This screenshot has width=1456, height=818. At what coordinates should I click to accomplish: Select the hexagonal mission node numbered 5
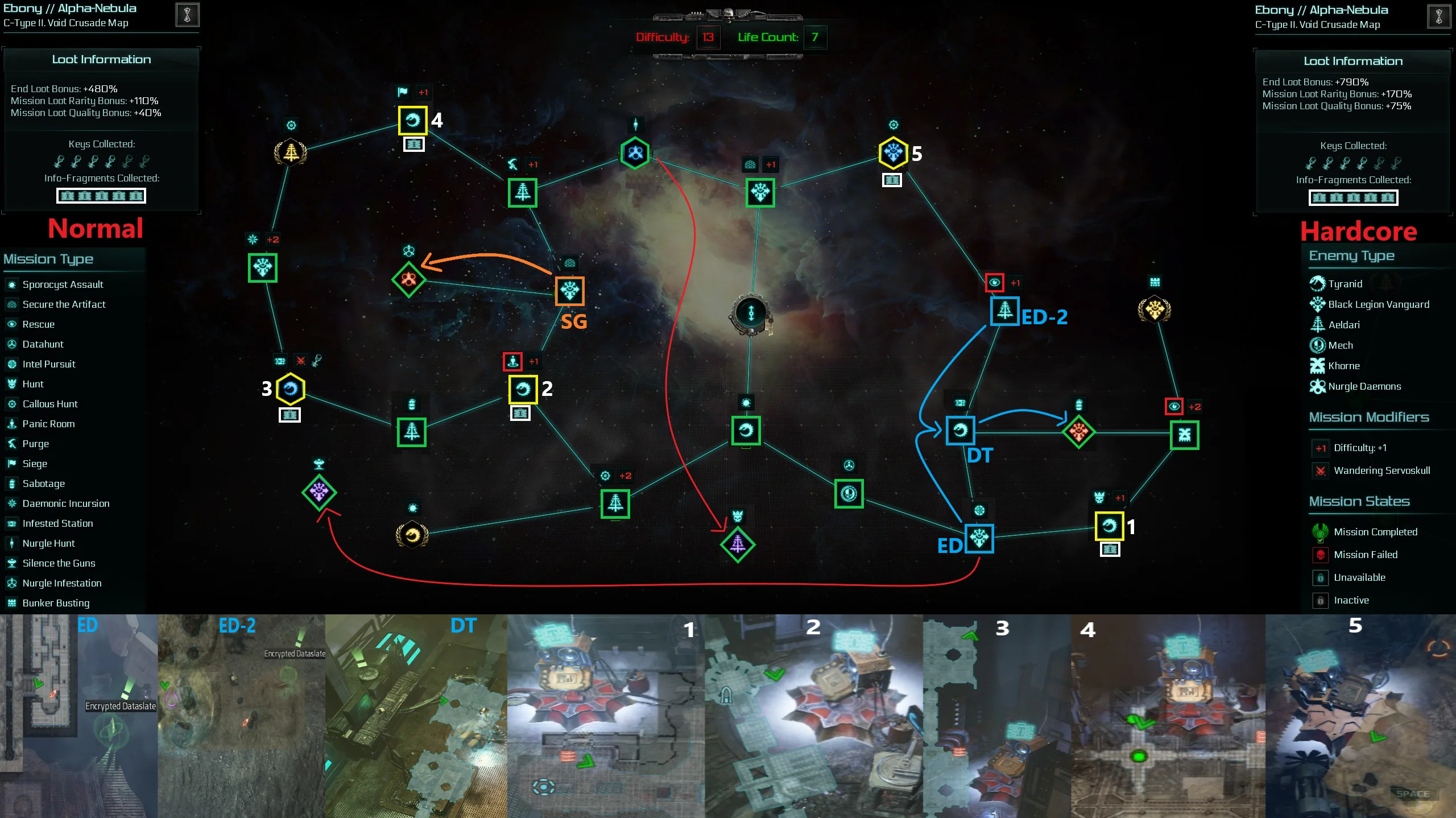(x=893, y=152)
